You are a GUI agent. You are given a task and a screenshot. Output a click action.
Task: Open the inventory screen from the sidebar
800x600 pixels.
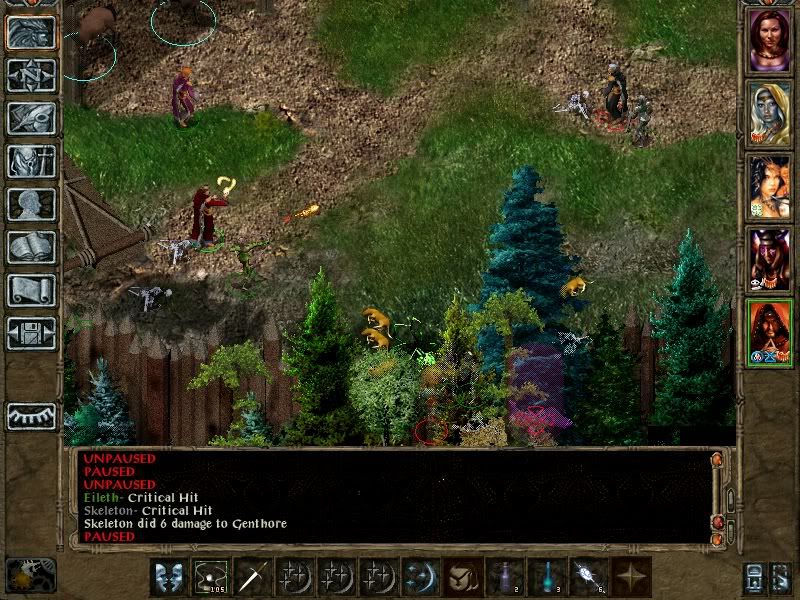coord(31,161)
